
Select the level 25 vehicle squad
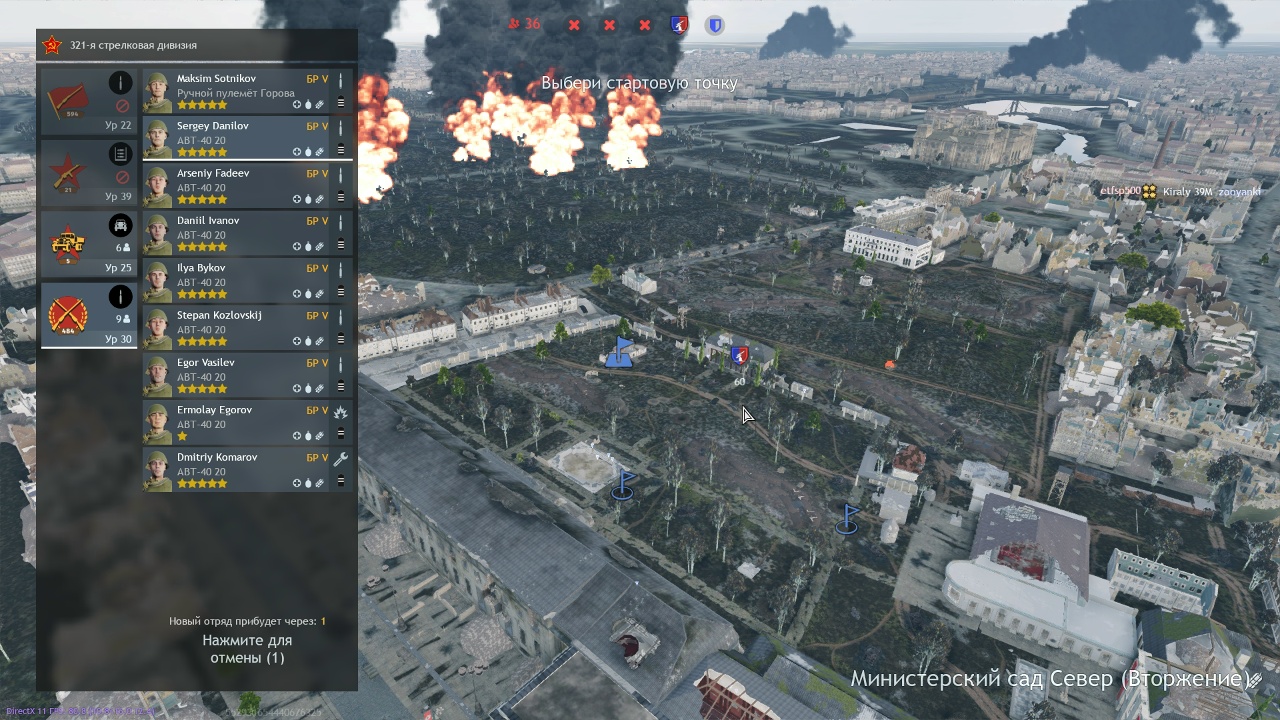(88, 244)
